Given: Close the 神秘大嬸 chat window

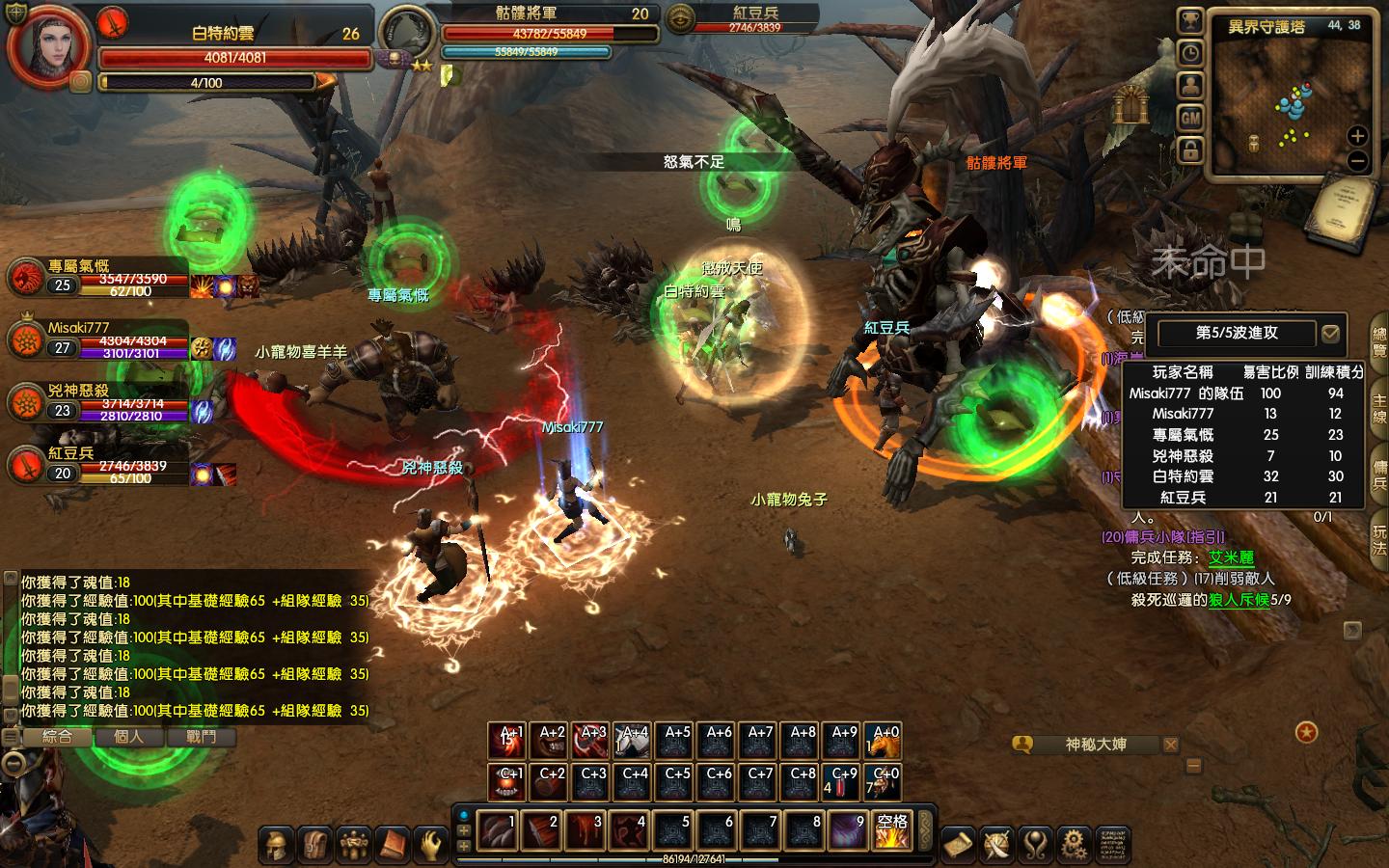Looking at the screenshot, I should [1170, 745].
